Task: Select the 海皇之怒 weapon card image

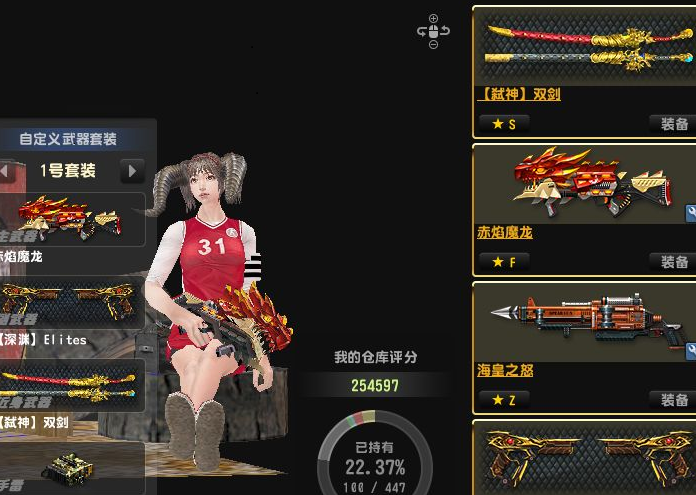Action: click(584, 322)
